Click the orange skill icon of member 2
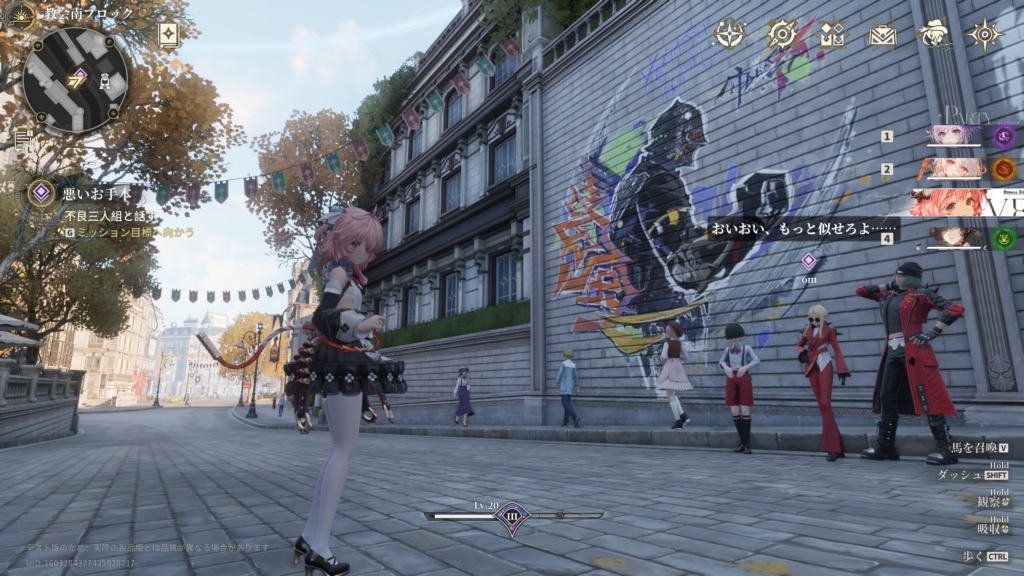Screen dimensions: 1024x576 1004,169
